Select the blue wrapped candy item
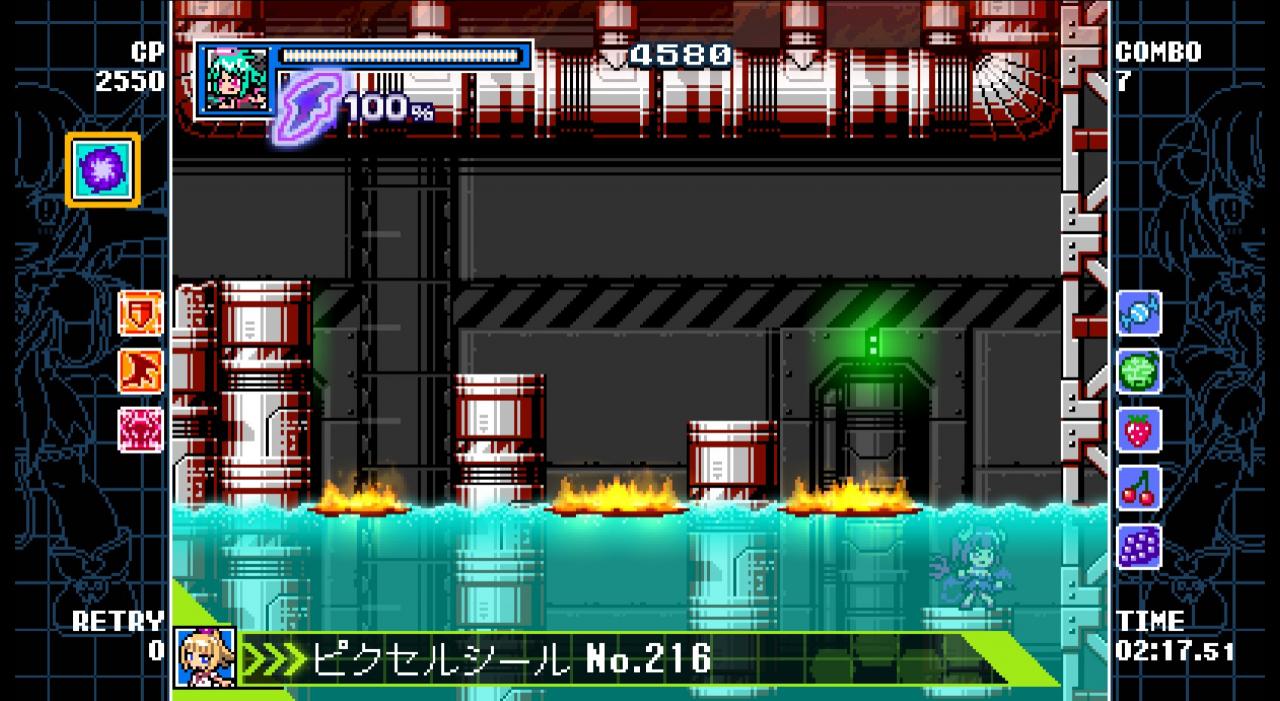Image resolution: width=1280 pixels, height=701 pixels. (1139, 313)
